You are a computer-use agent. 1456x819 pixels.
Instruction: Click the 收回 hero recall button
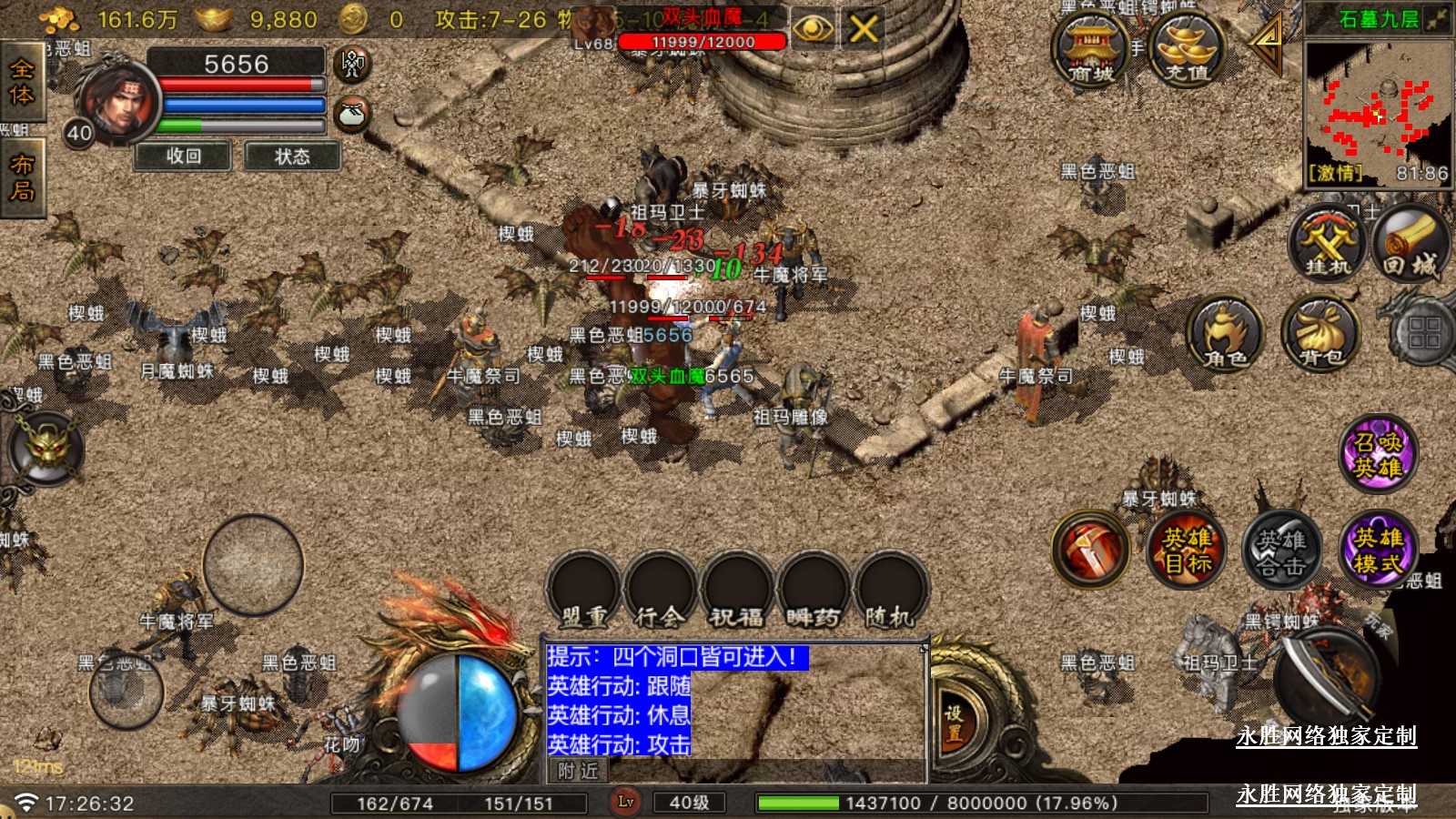point(184,157)
